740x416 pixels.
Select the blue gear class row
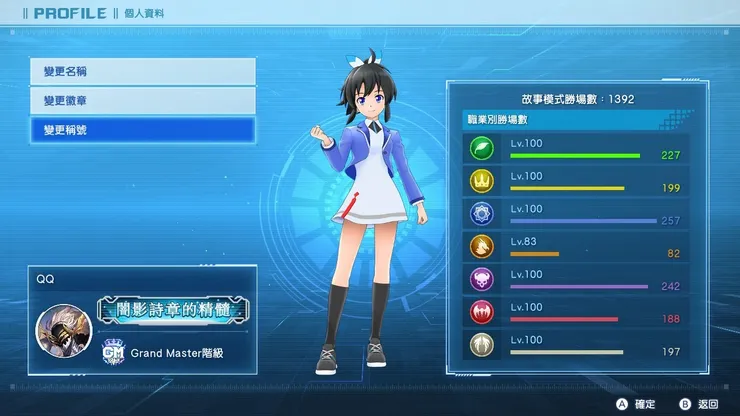click(x=570, y=214)
